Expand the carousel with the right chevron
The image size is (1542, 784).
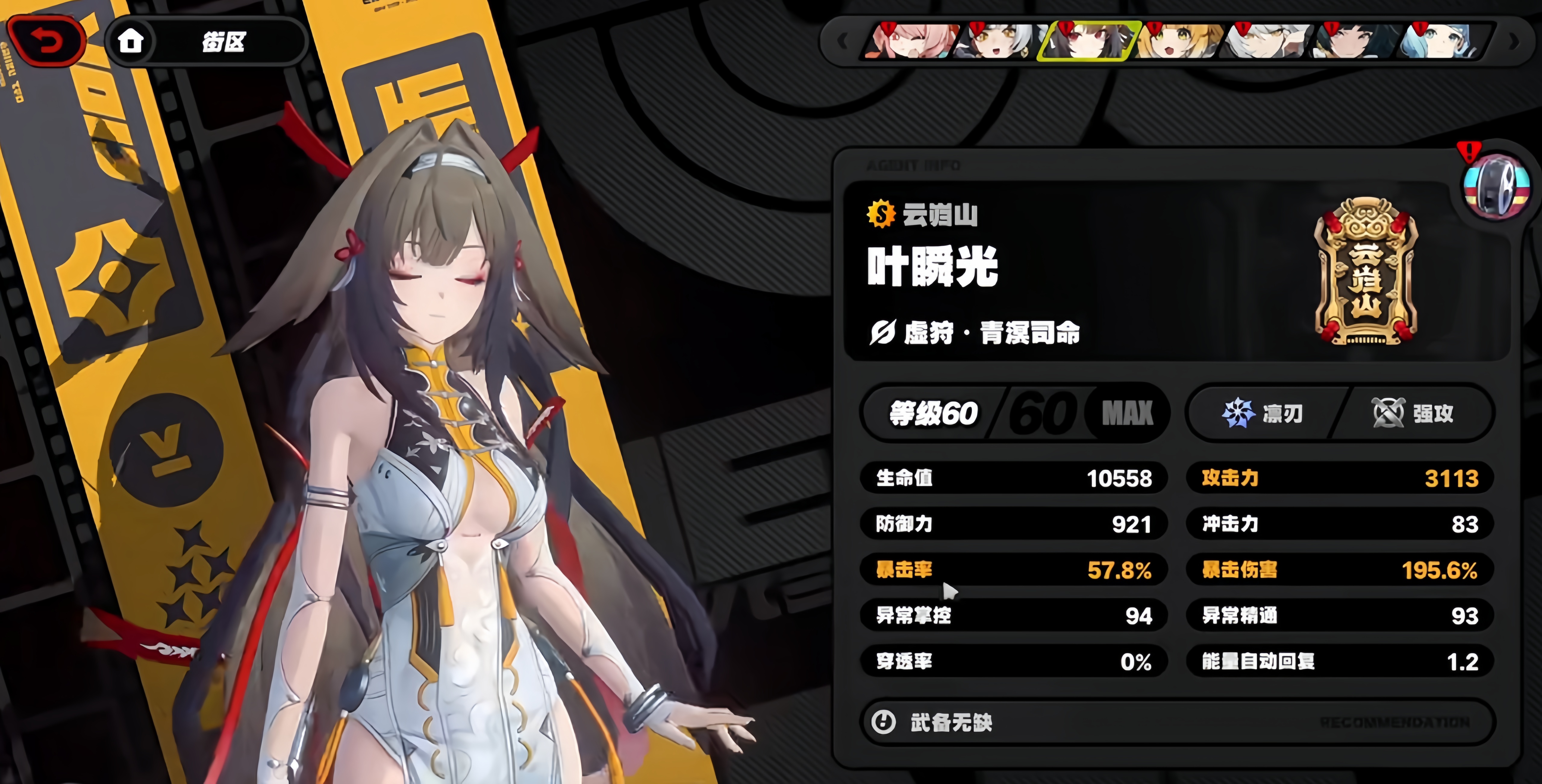pos(1513,41)
